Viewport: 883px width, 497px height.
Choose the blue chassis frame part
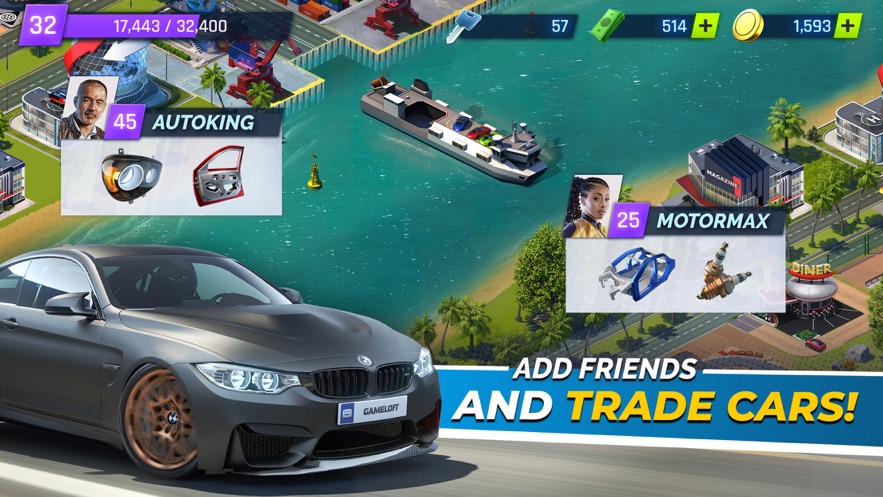click(x=638, y=274)
